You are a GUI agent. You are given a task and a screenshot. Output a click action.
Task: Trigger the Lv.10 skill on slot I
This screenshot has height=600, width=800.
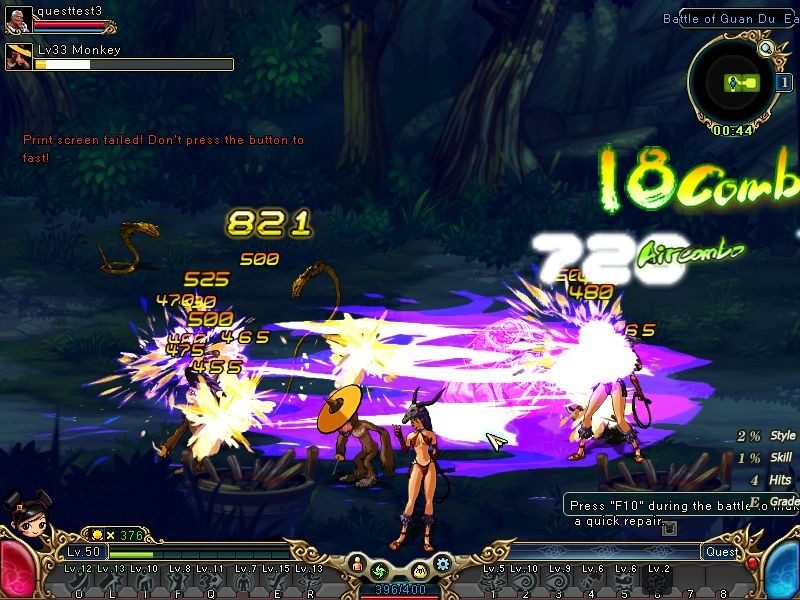(x=145, y=581)
